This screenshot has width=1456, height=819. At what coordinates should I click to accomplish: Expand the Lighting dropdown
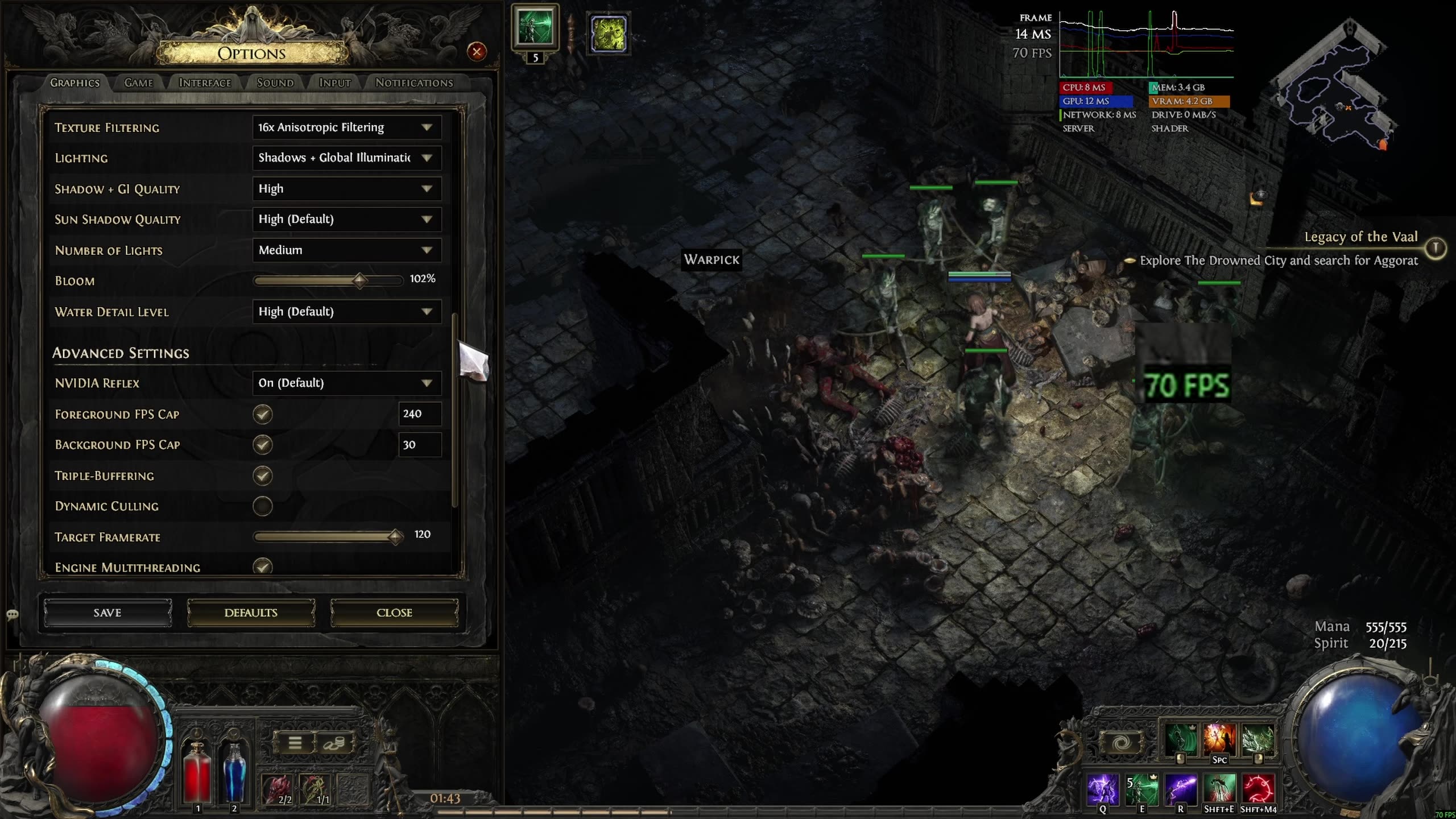tap(346, 158)
